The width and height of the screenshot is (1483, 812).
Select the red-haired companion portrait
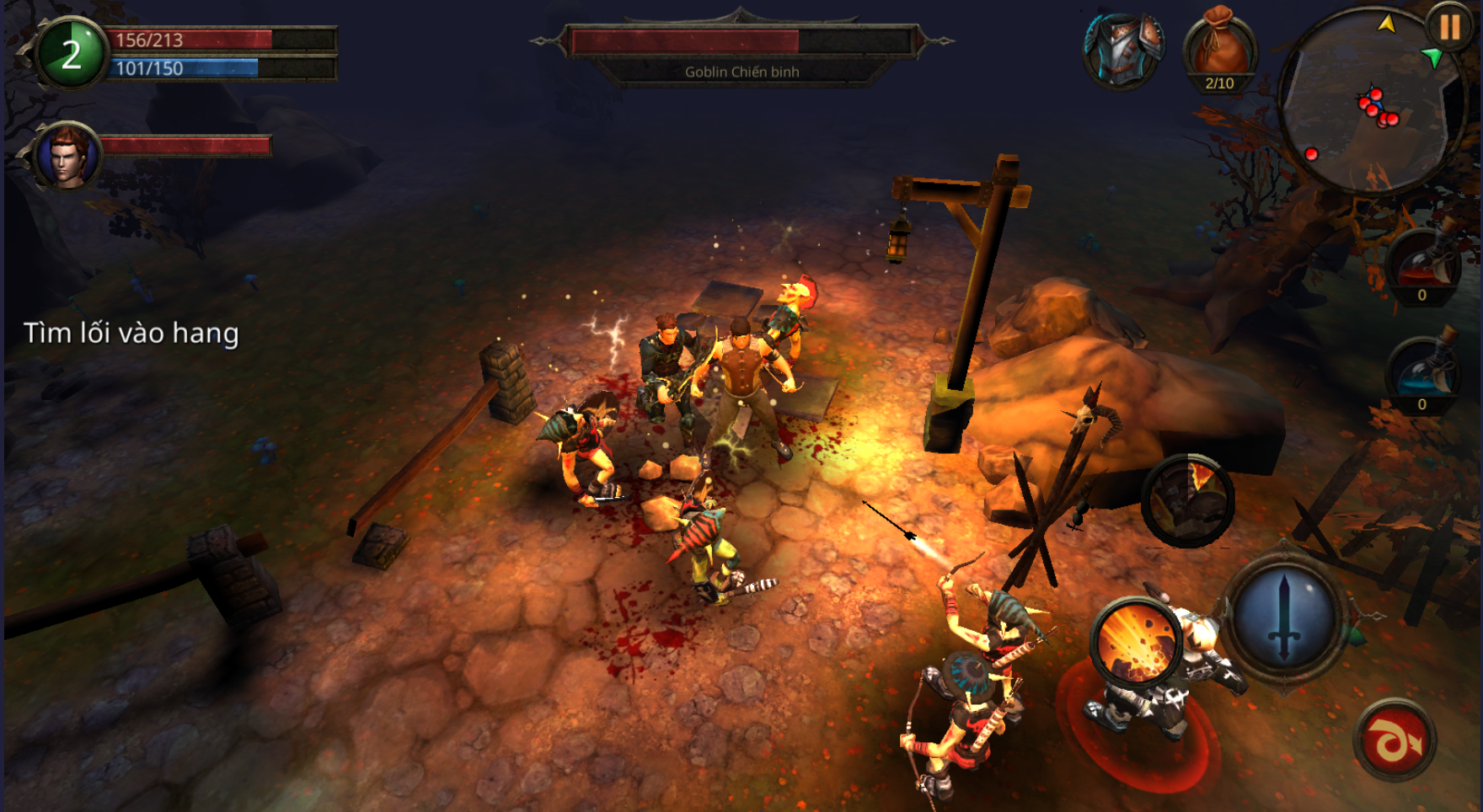pyautogui.click(x=68, y=156)
